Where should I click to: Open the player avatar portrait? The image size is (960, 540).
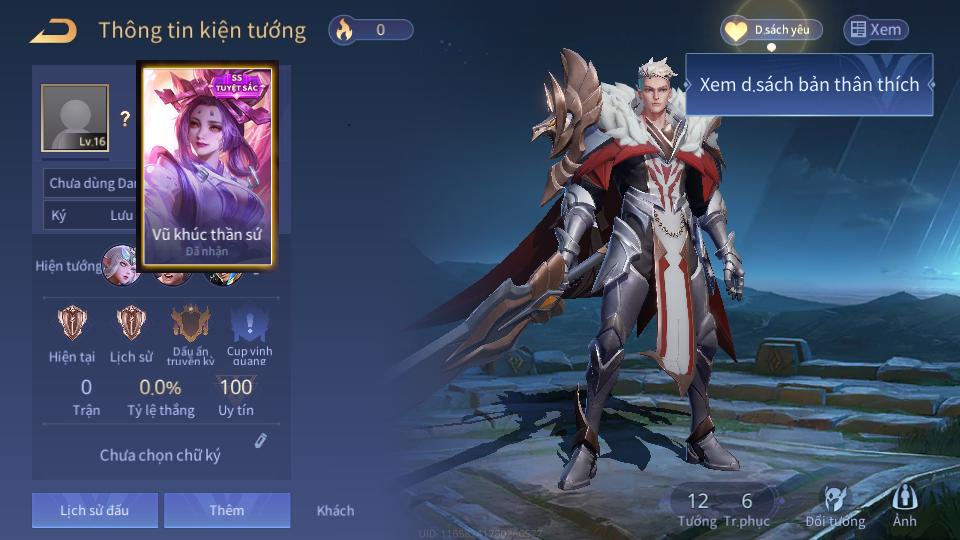tap(74, 118)
